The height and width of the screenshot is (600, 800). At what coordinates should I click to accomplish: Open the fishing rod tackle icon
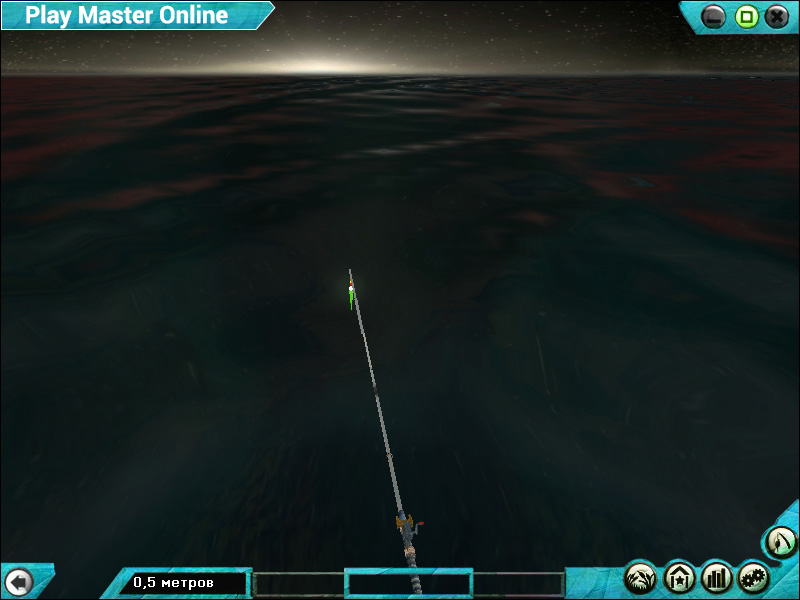[781, 543]
